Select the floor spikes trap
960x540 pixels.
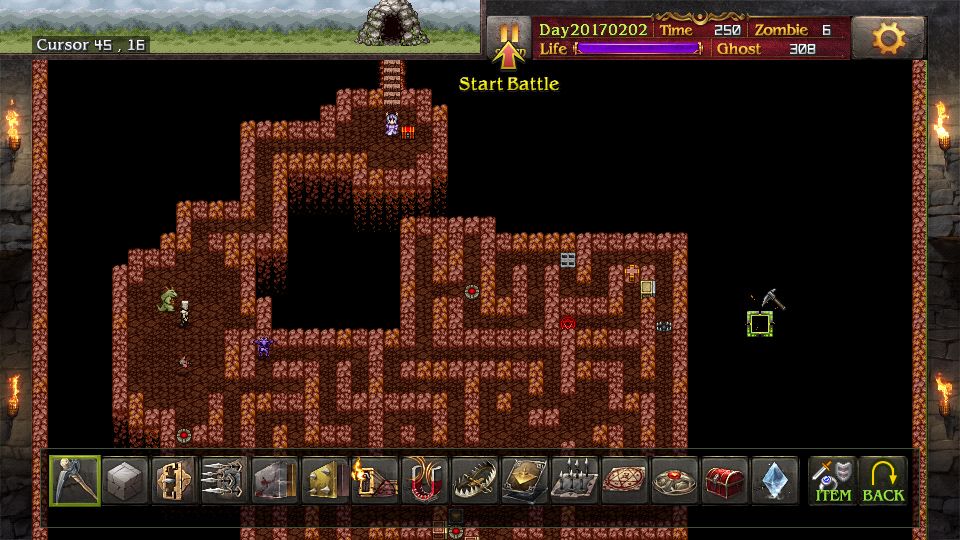point(576,481)
